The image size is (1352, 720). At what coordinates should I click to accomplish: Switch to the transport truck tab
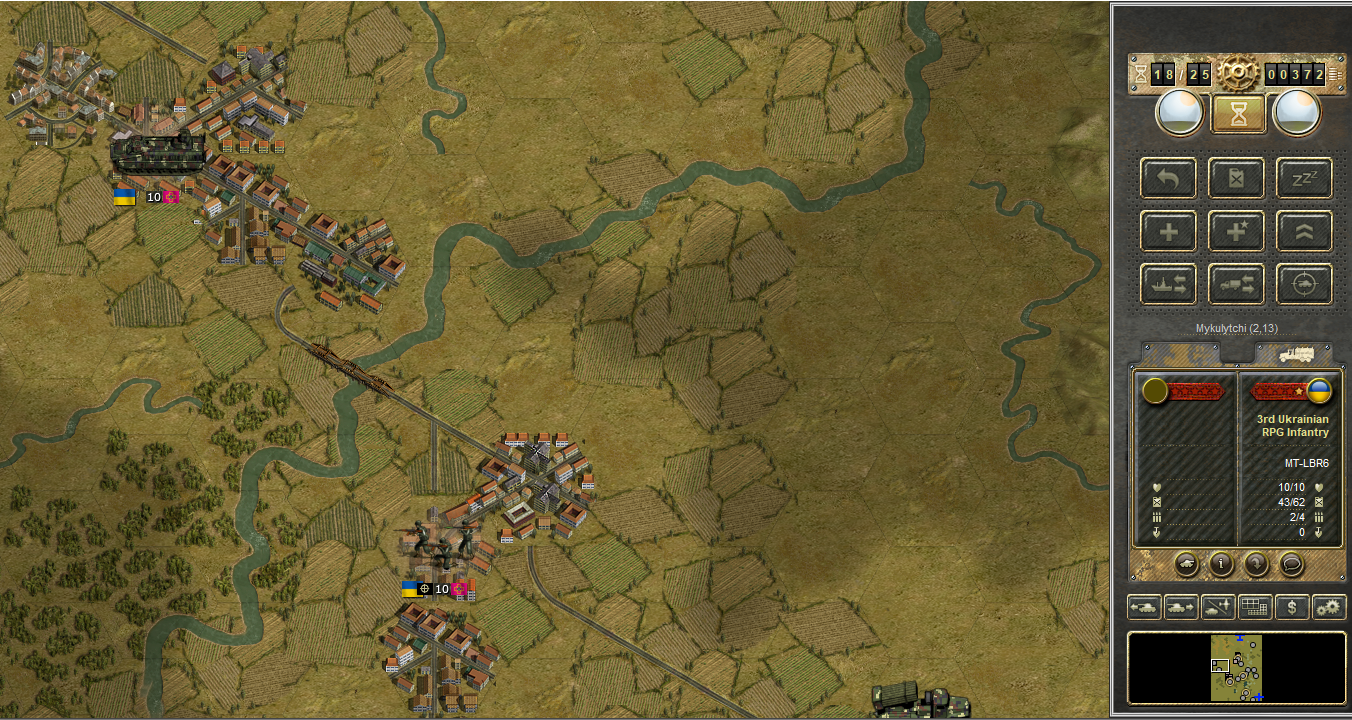1294,353
